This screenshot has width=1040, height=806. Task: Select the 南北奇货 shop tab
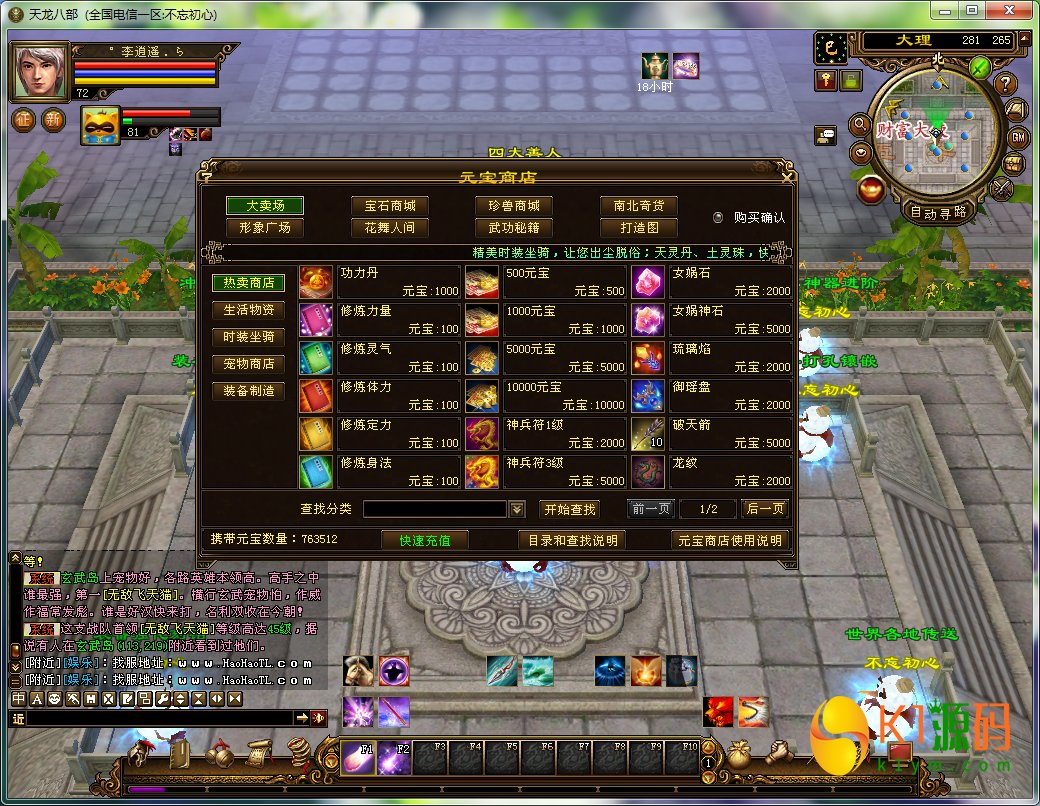click(x=639, y=205)
